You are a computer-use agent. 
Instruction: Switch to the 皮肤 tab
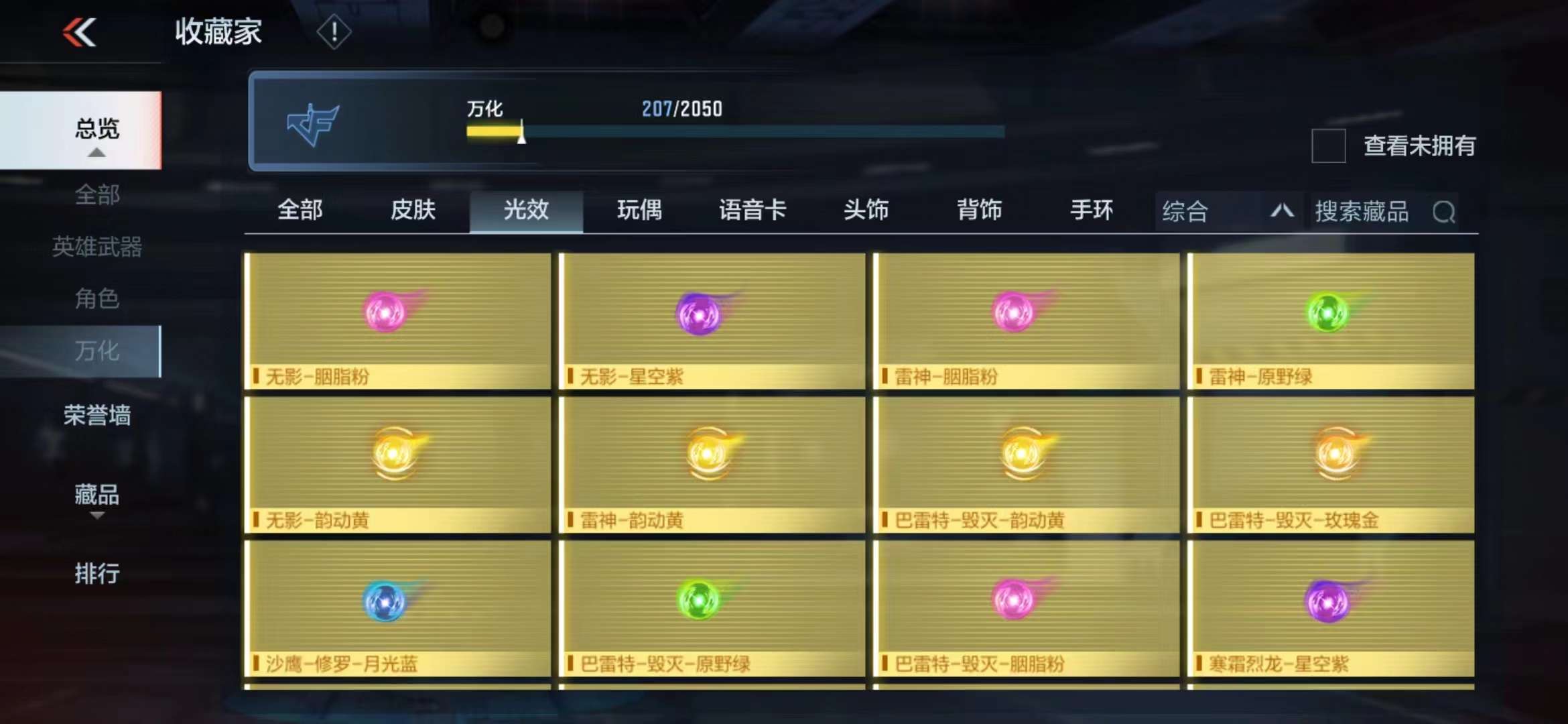pos(413,210)
